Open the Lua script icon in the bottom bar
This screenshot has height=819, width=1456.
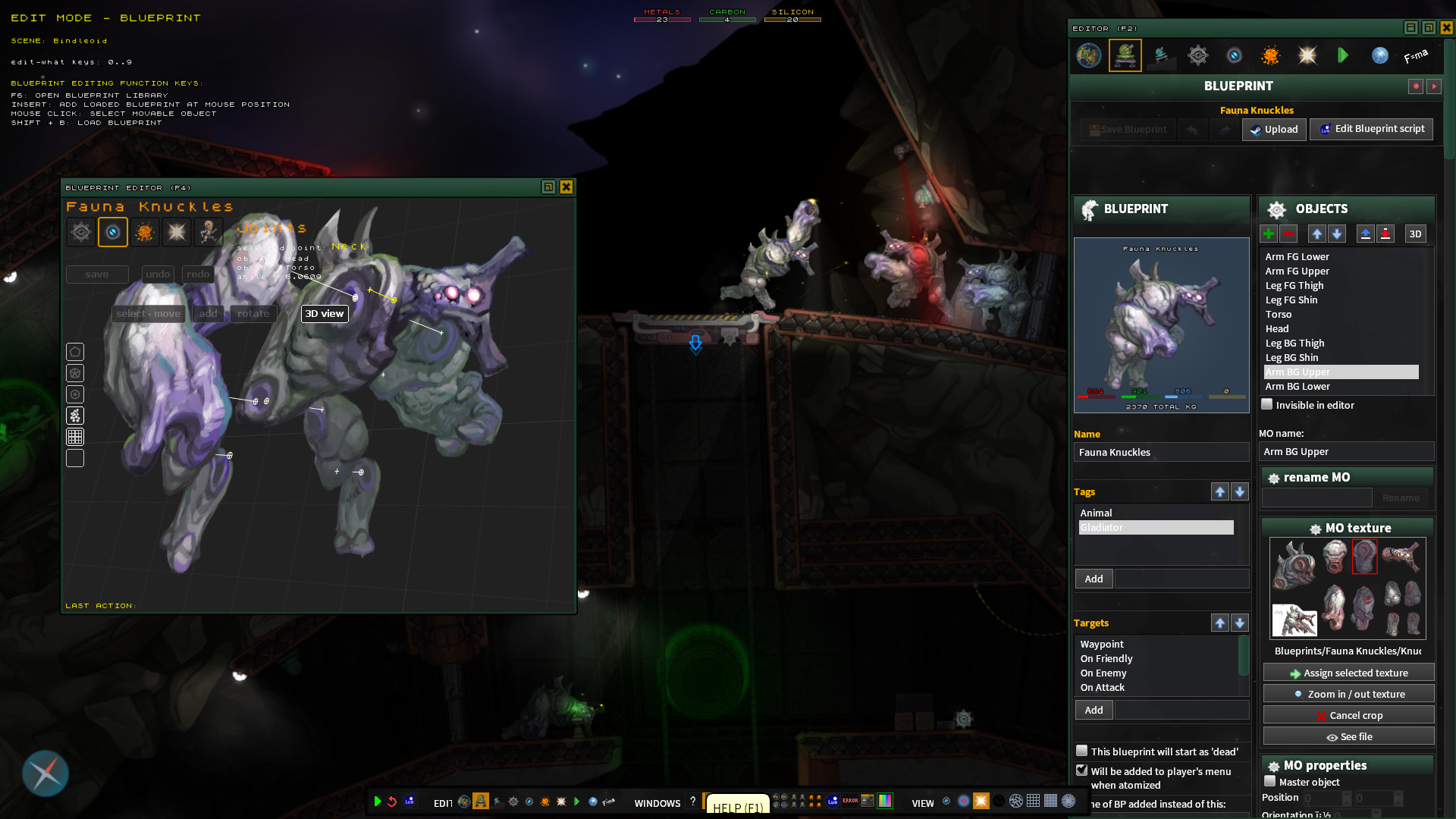click(x=409, y=801)
